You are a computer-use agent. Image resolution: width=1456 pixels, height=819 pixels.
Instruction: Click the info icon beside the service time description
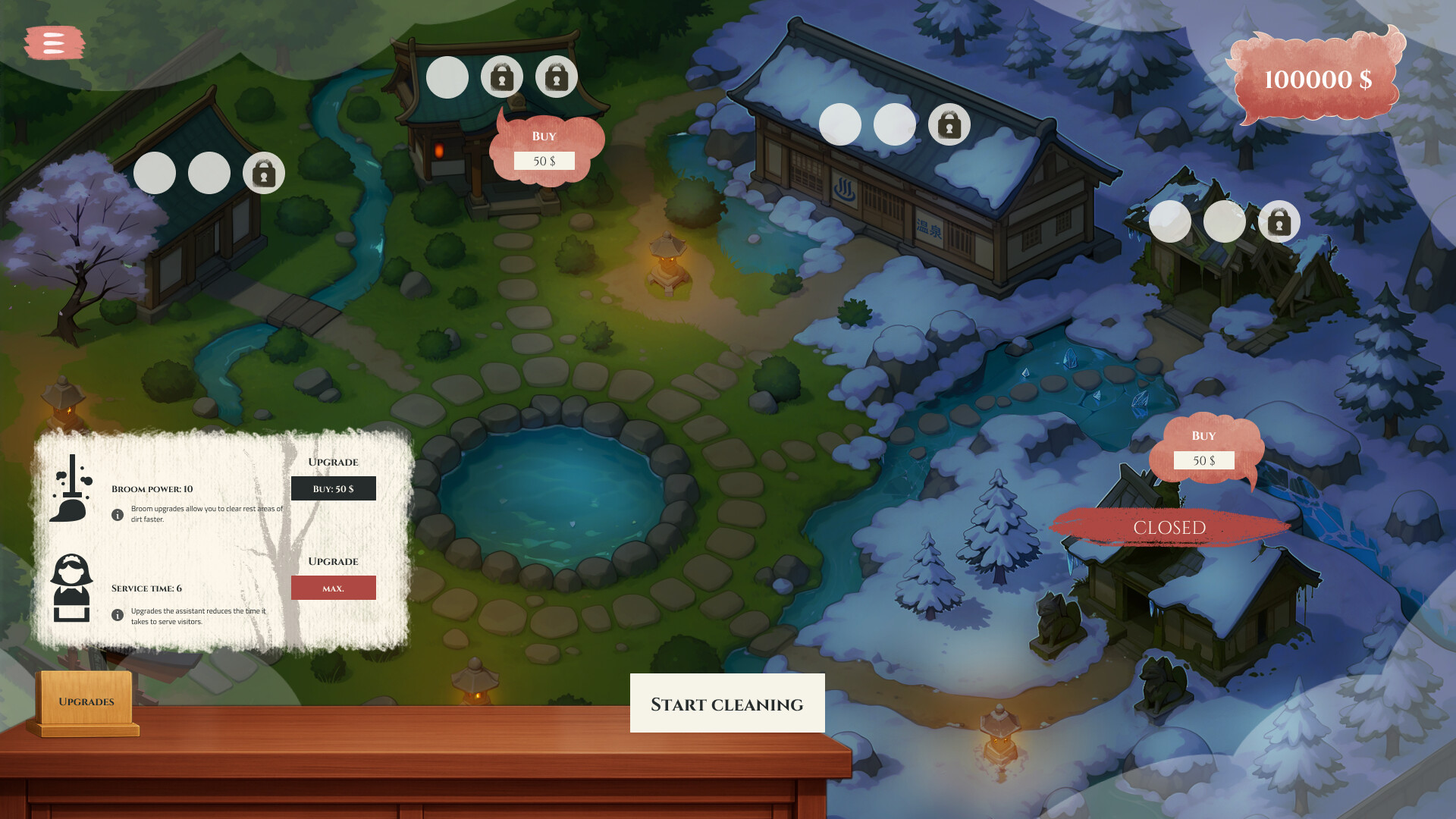pyautogui.click(x=118, y=614)
